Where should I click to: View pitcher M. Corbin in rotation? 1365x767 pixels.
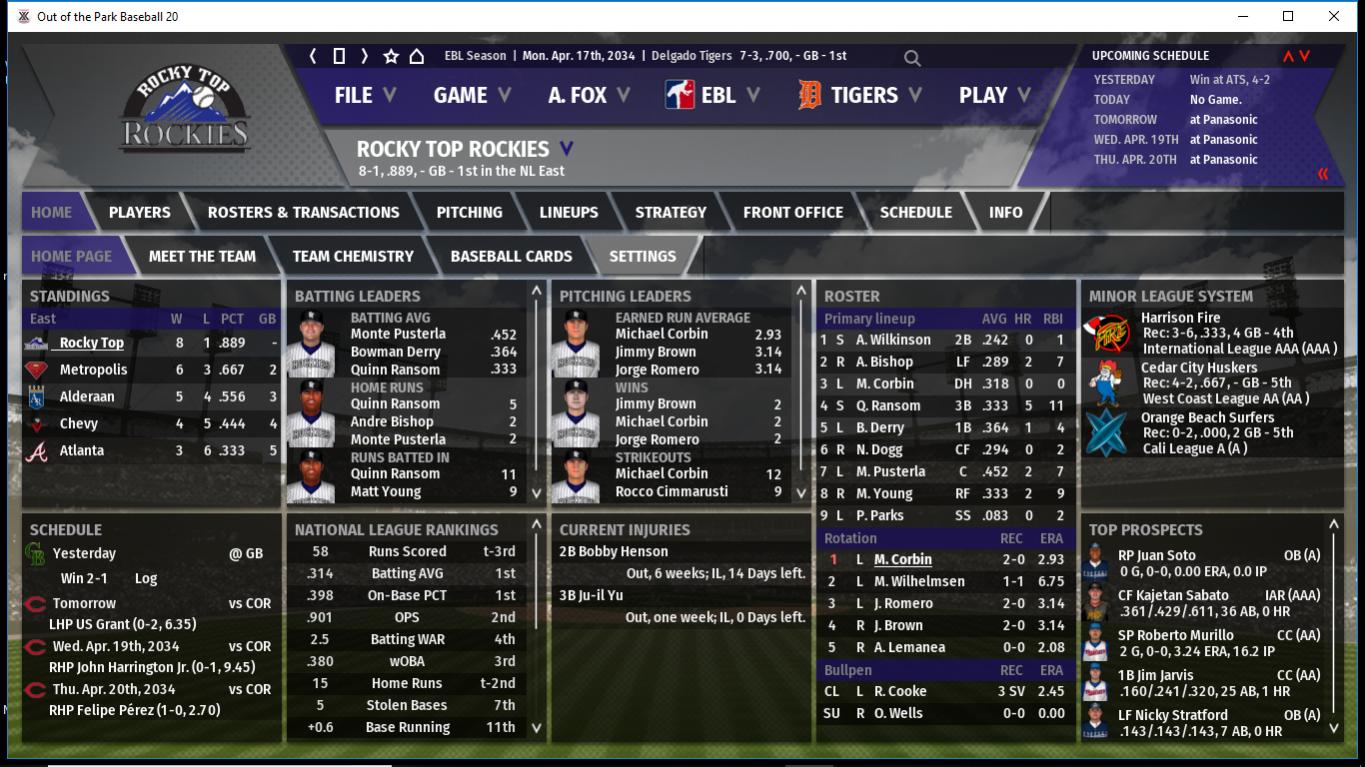point(902,560)
